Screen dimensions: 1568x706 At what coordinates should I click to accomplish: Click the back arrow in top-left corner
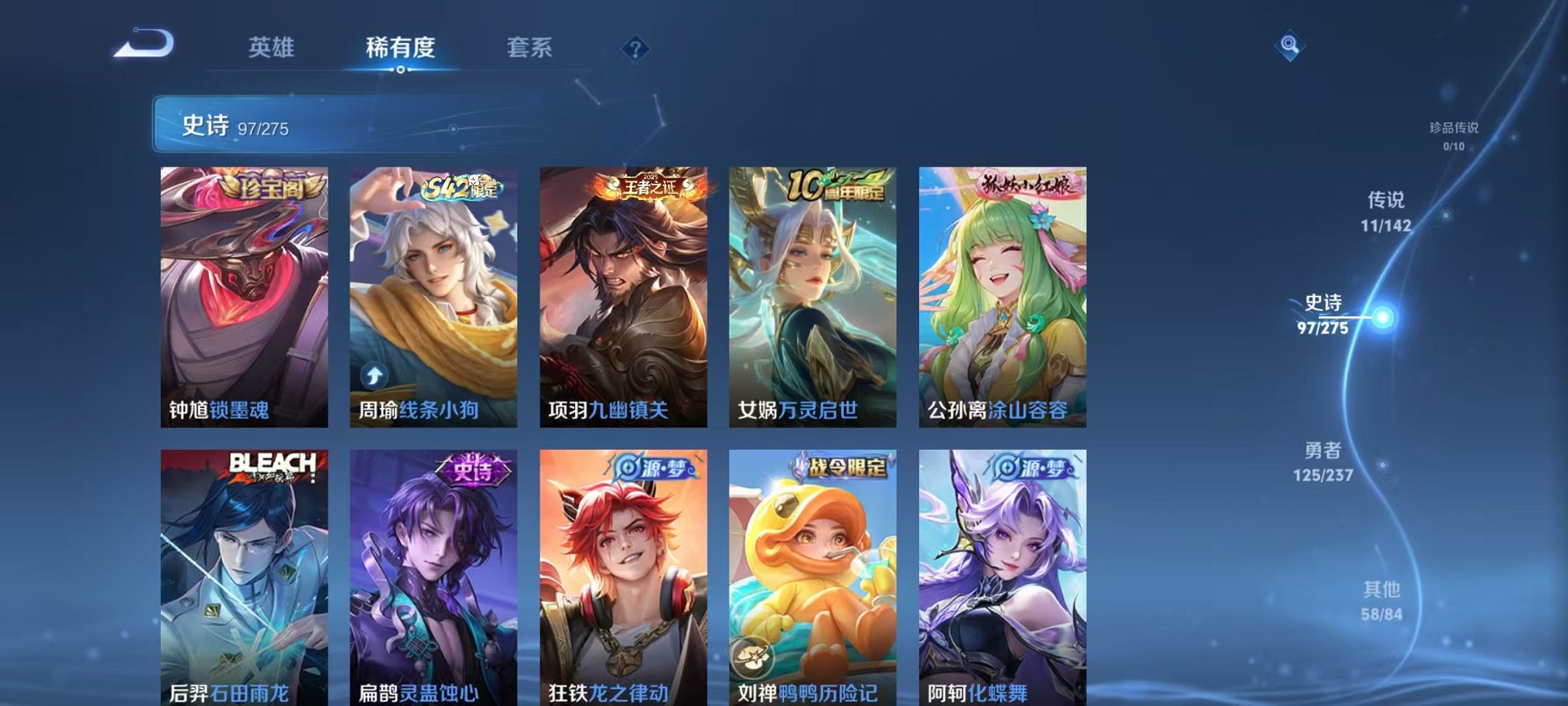(x=142, y=42)
